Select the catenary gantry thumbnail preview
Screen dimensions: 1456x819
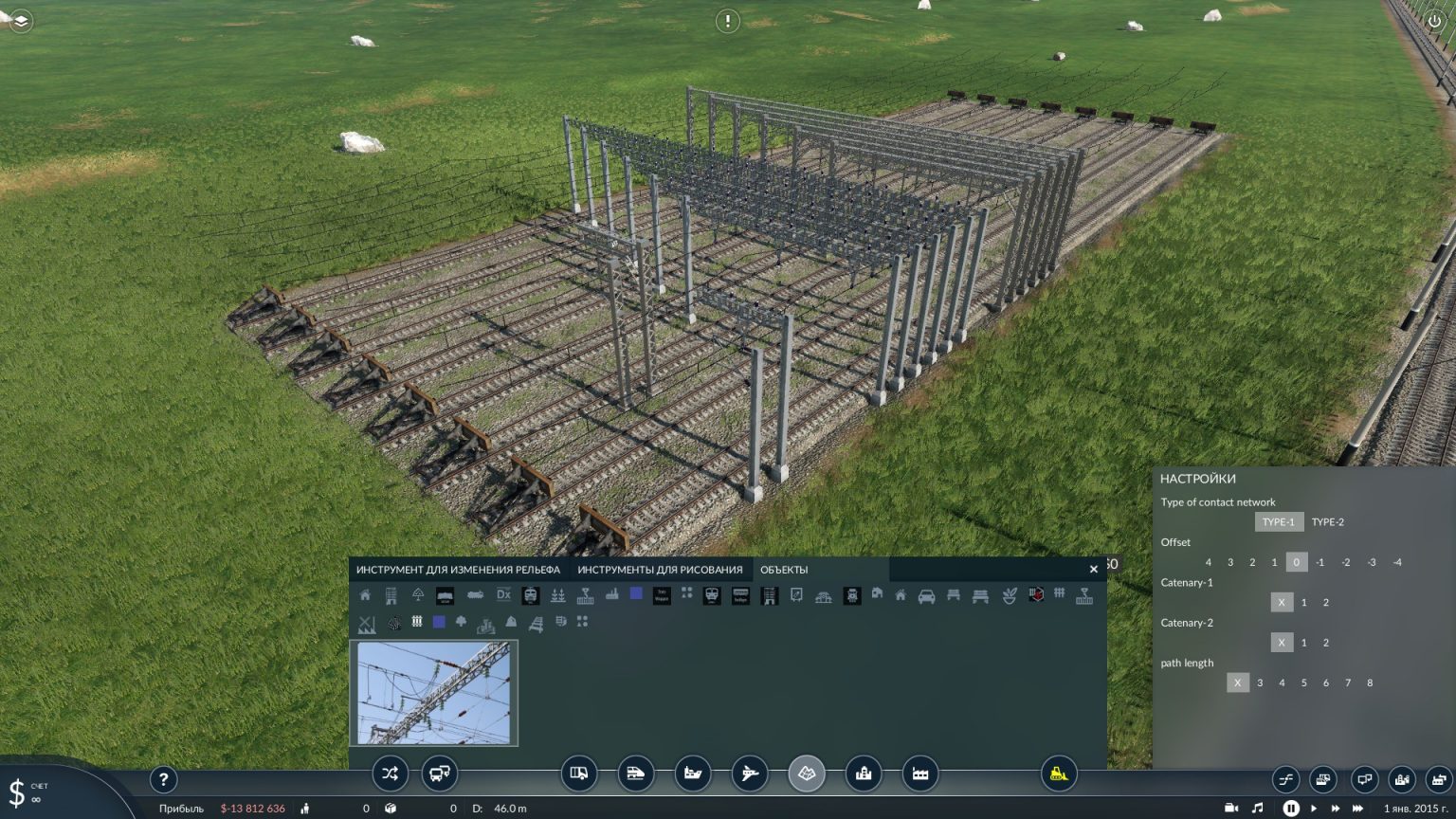434,693
